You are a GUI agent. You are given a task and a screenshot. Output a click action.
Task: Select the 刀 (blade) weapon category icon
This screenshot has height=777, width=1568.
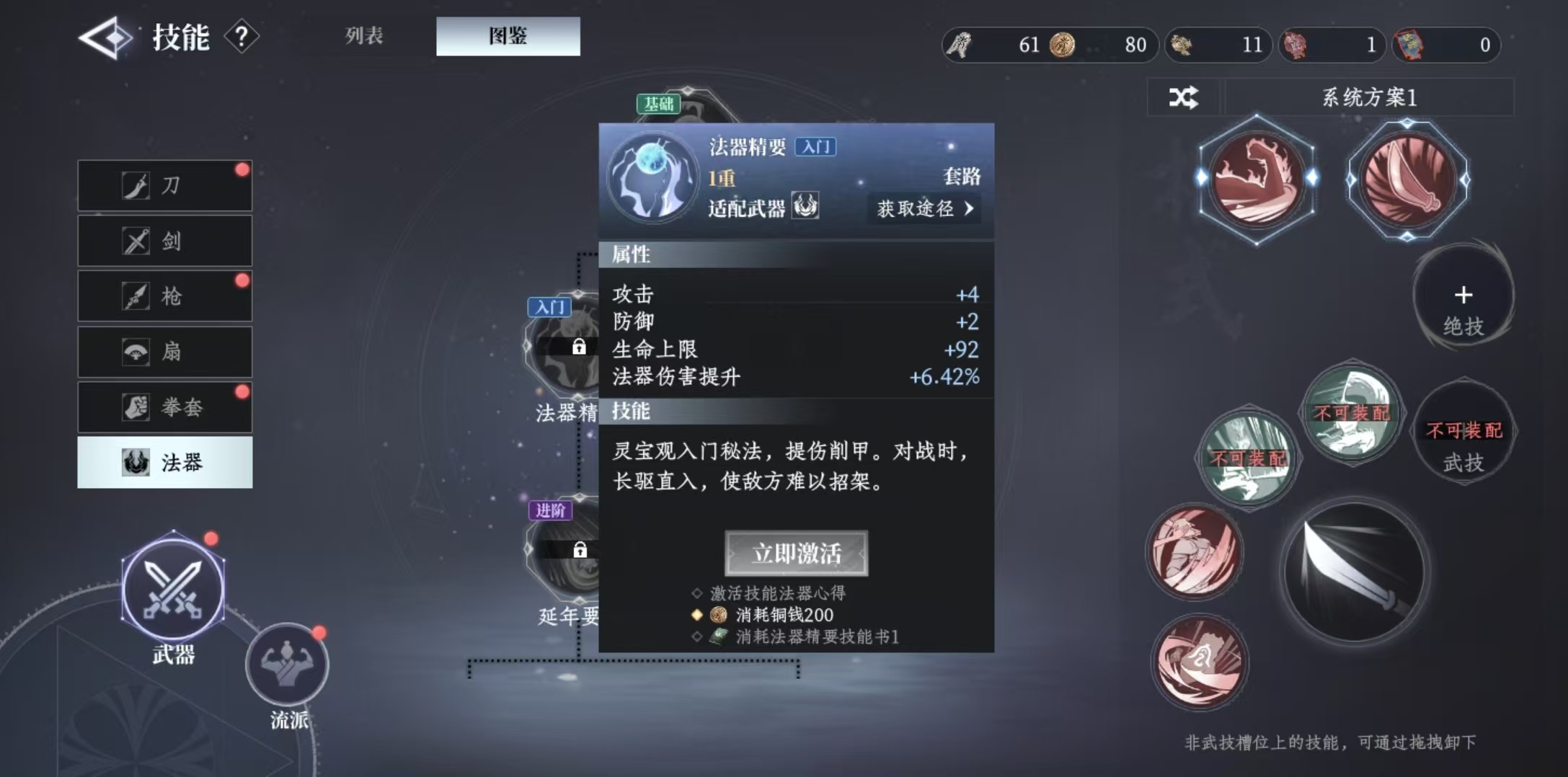click(164, 185)
